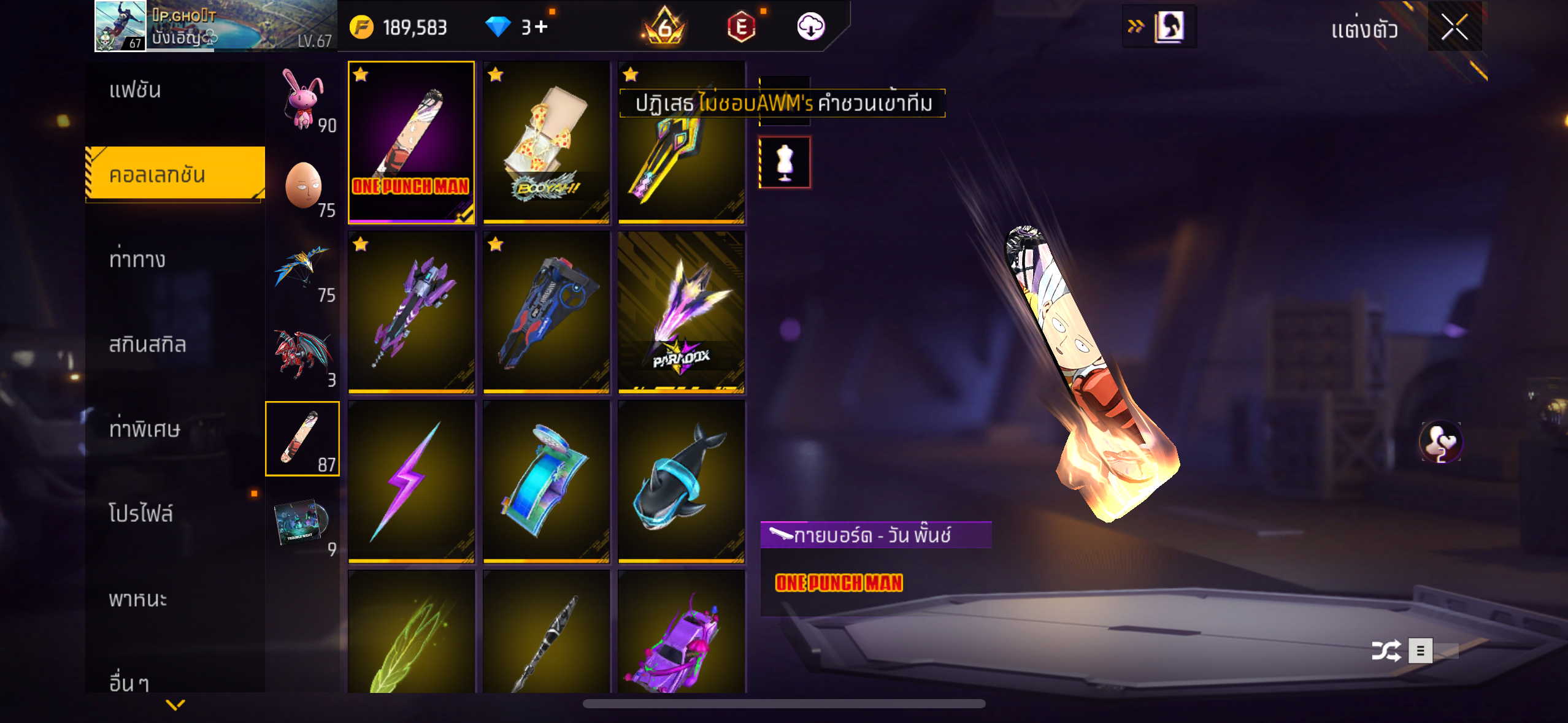The image size is (1568, 723).
Task: Choose the purple lightning bolt surfboard
Action: pyautogui.click(x=411, y=481)
